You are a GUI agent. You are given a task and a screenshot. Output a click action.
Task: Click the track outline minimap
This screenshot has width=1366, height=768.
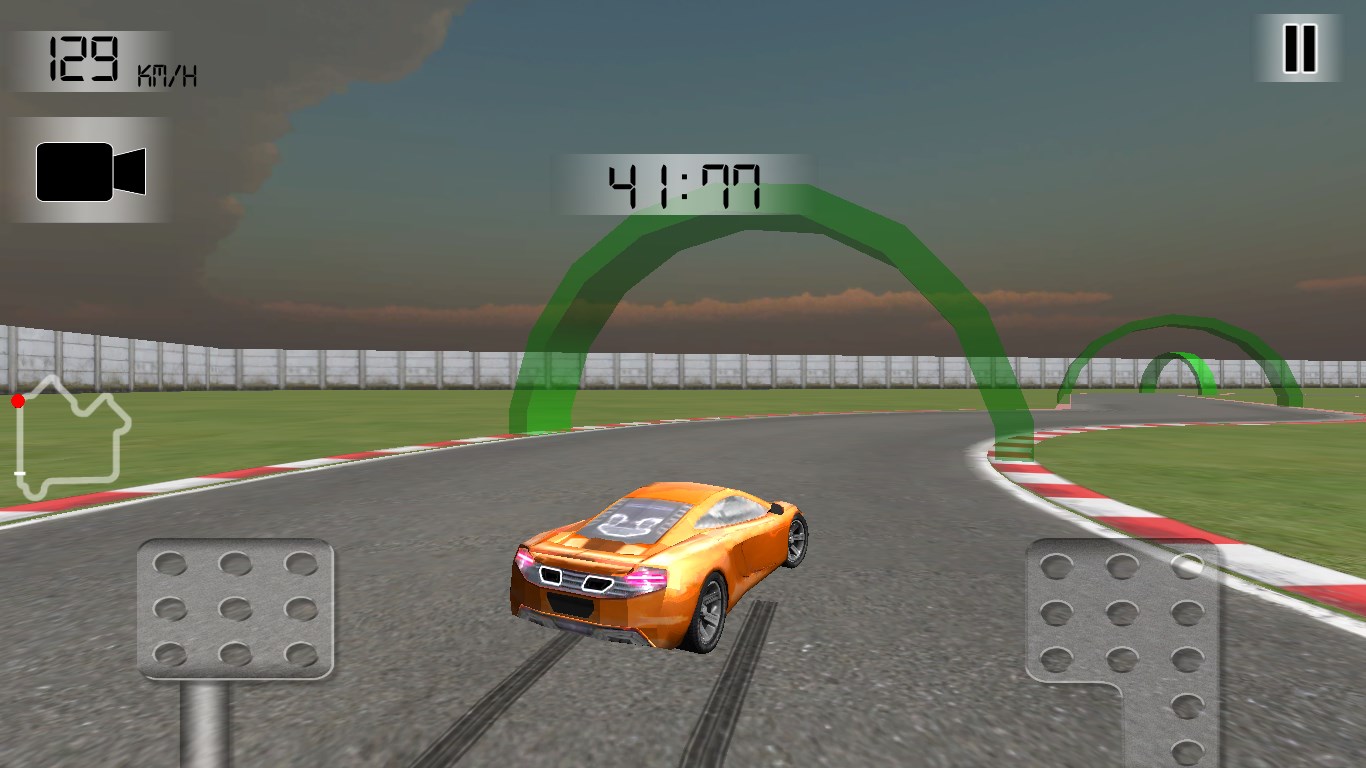pos(70,438)
